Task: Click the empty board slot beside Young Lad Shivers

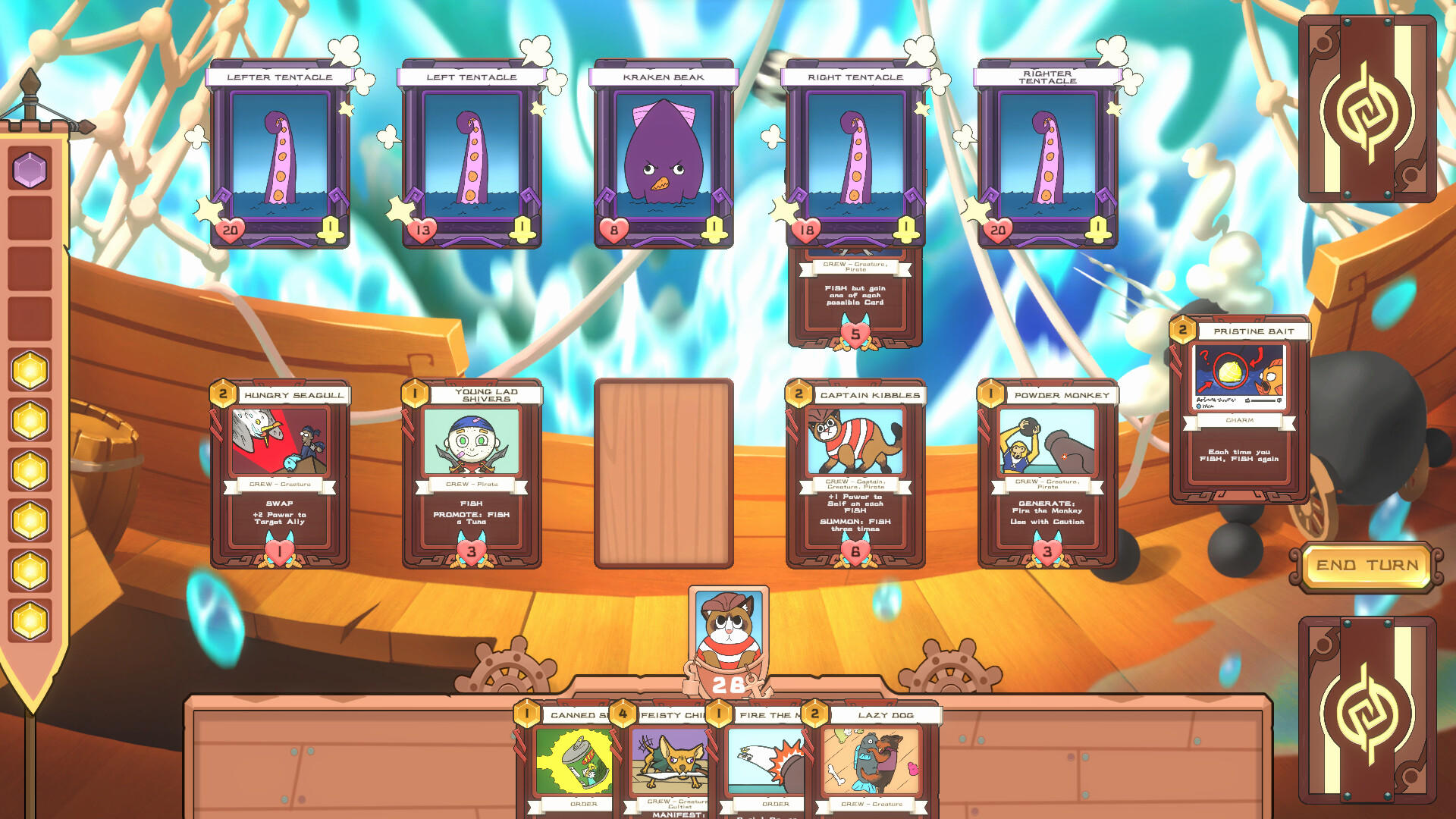Action: click(x=664, y=470)
